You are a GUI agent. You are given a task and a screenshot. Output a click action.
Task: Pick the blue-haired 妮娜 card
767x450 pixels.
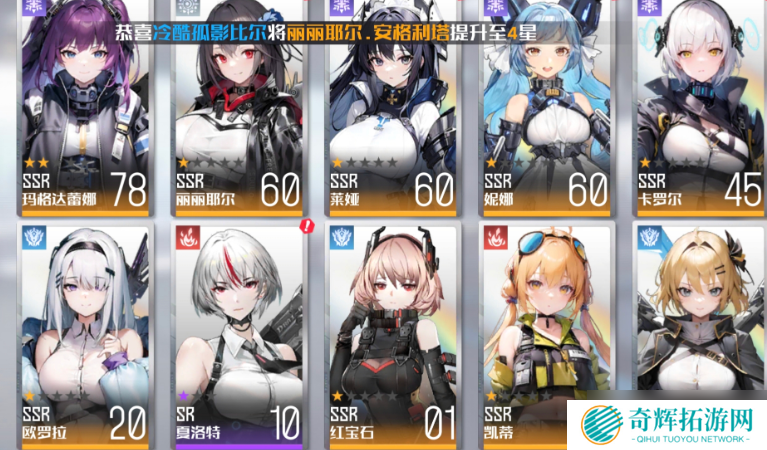pos(546,110)
